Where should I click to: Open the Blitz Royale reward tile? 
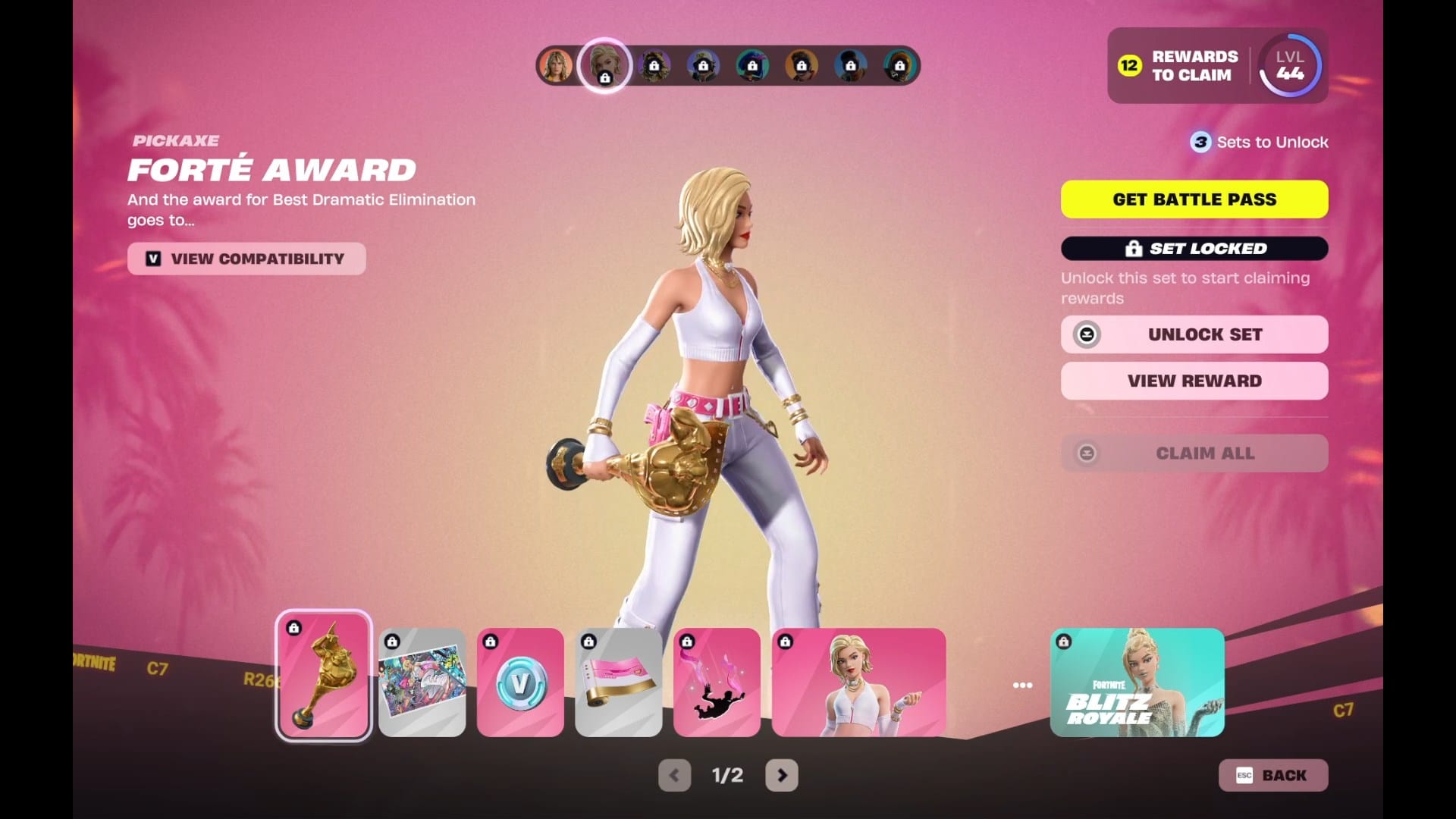(x=1137, y=682)
